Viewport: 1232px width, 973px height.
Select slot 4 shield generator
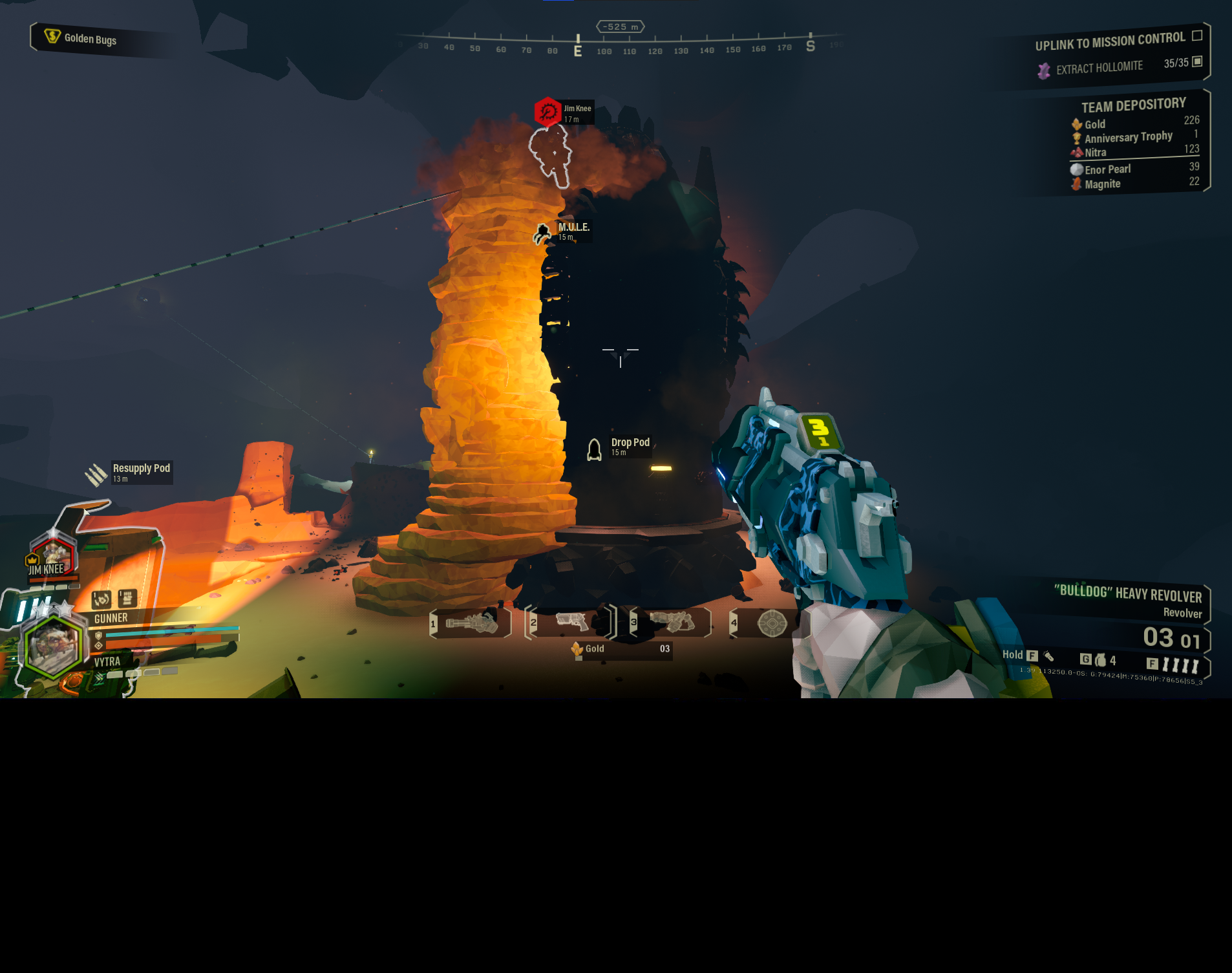[x=771, y=623]
